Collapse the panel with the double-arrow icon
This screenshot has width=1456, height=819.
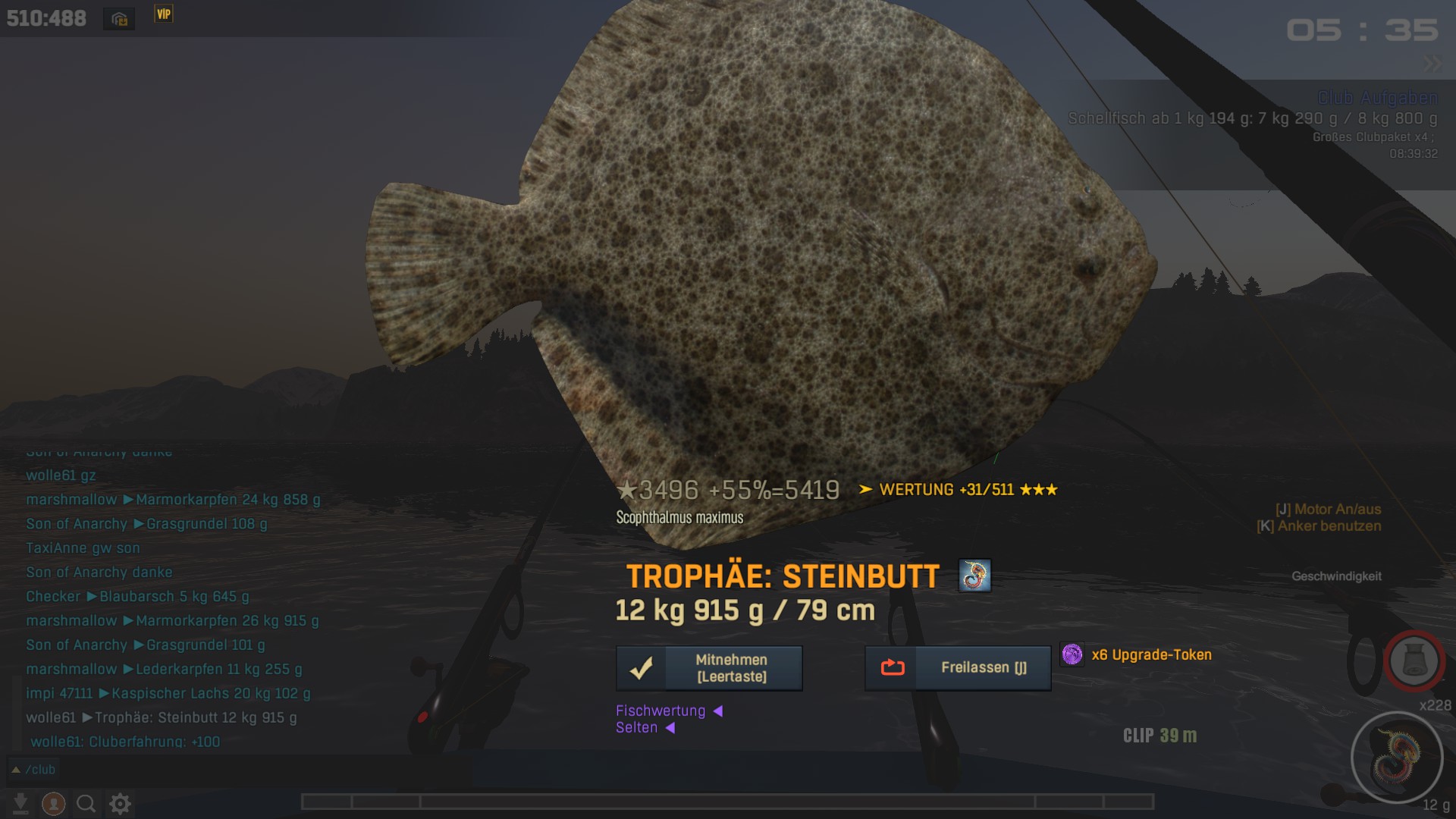coord(1432,64)
